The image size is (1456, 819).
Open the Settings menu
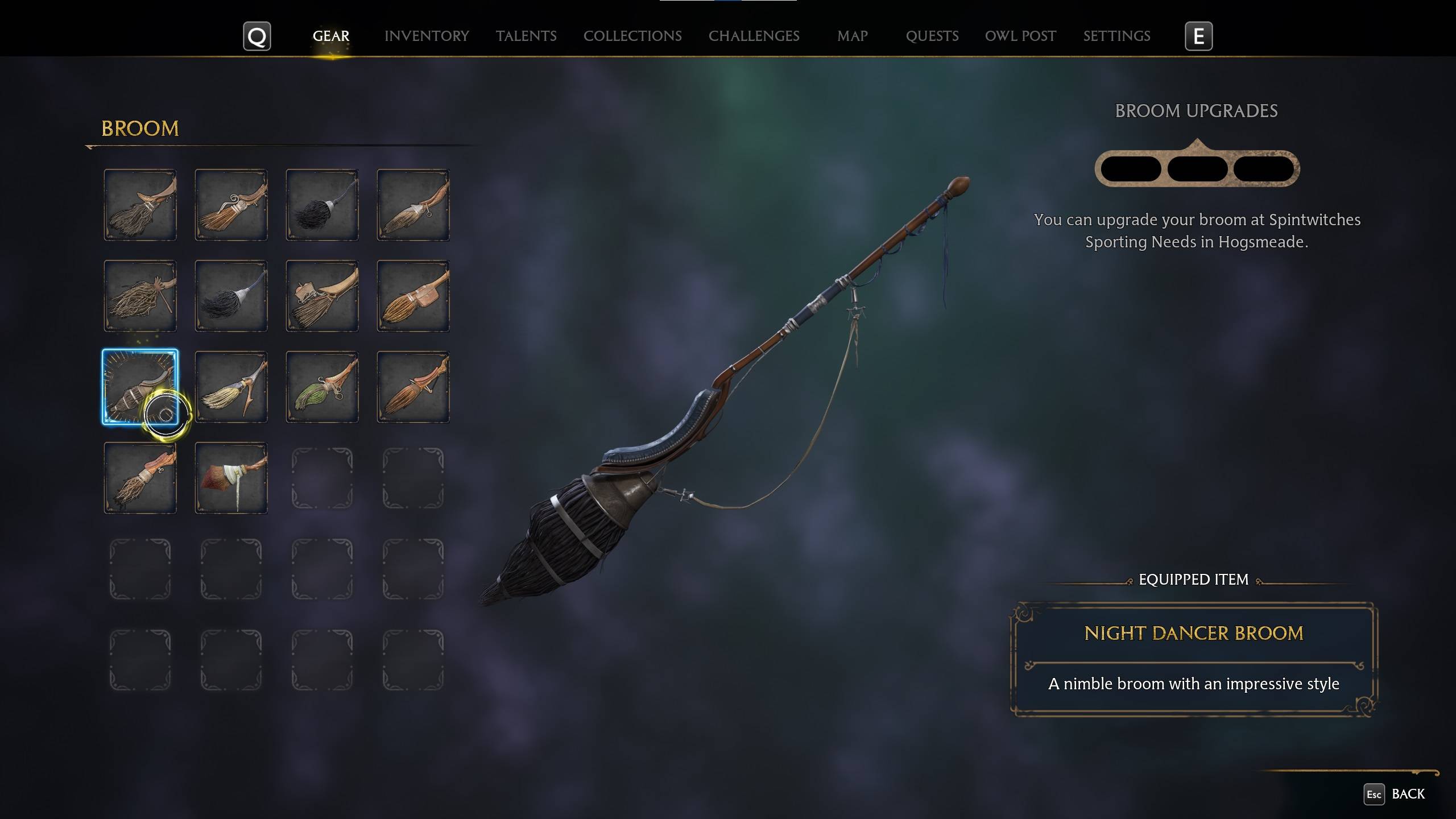(x=1116, y=36)
